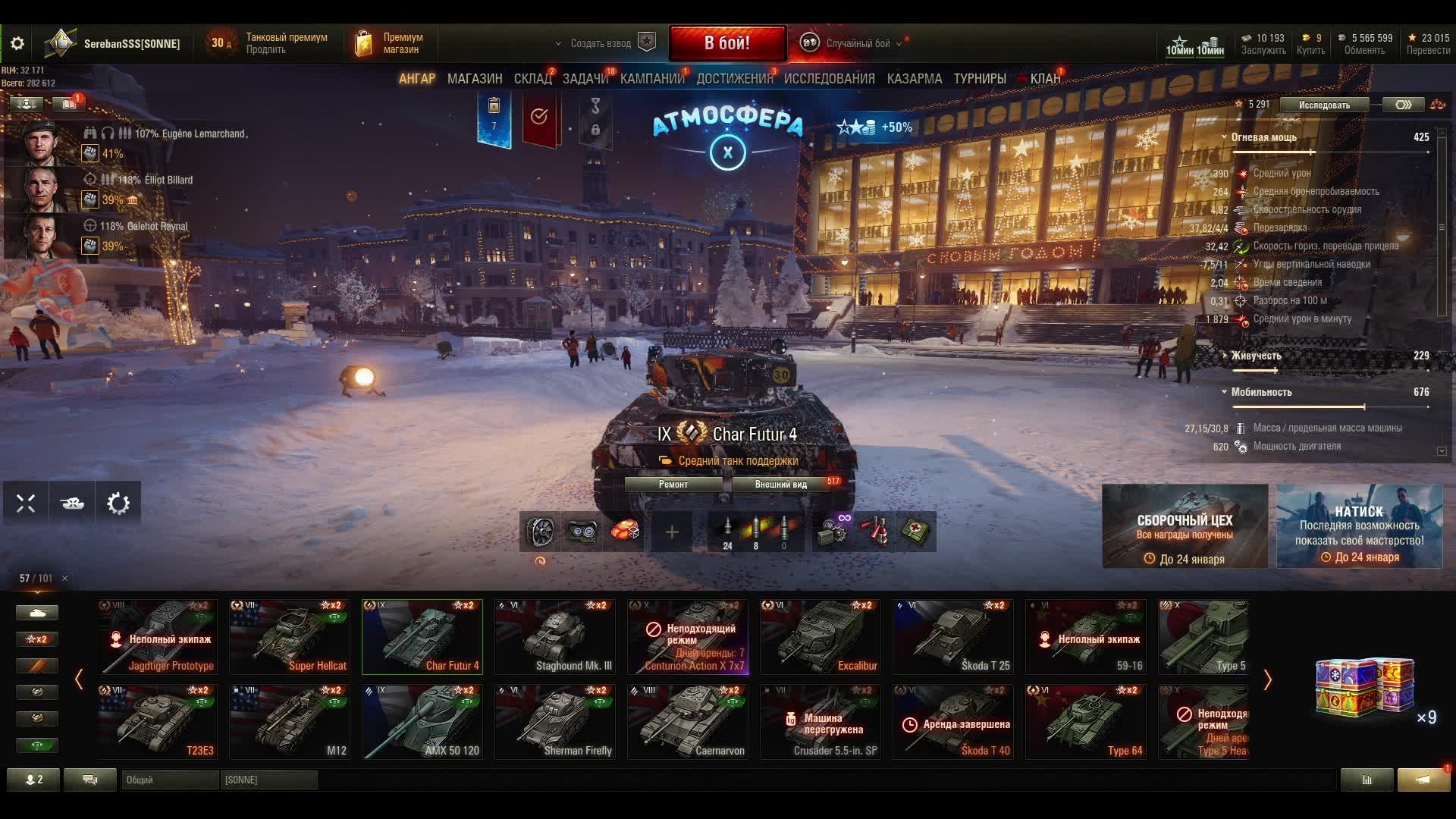The width and height of the screenshot is (1456, 819).
Task: Open the settings gear menu
Action: point(17,43)
